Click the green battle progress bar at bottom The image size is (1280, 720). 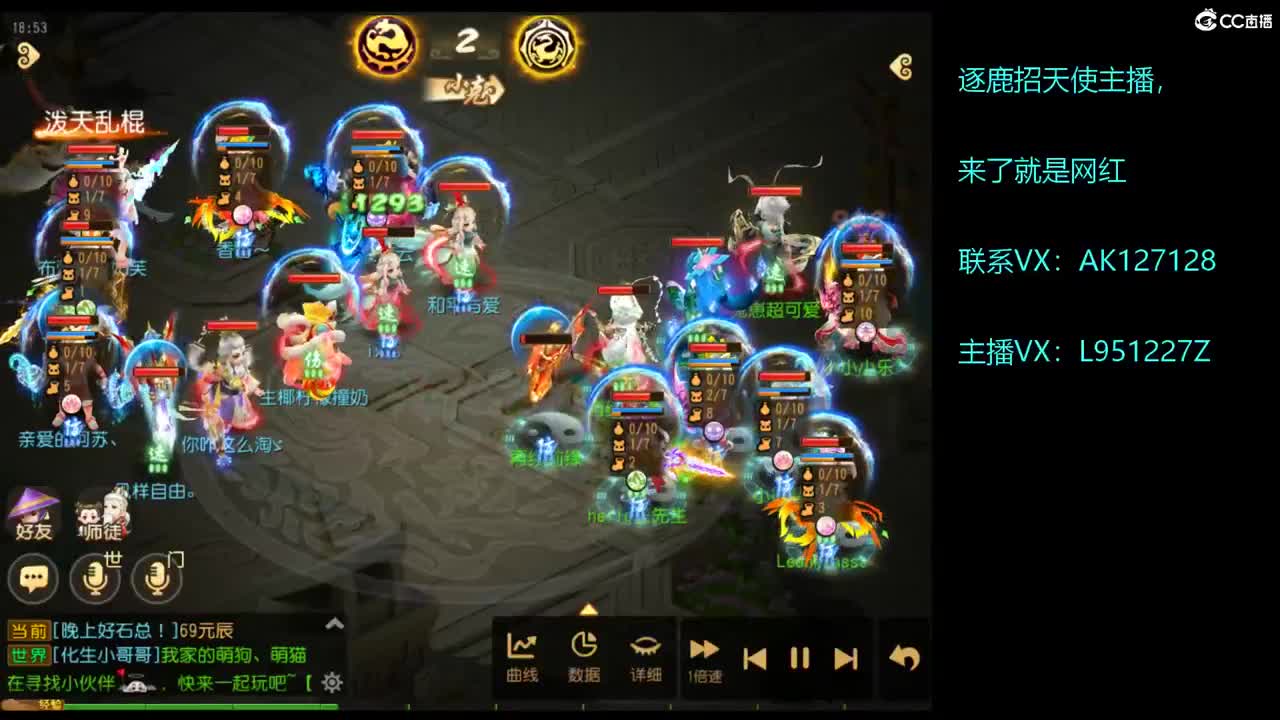200,707
